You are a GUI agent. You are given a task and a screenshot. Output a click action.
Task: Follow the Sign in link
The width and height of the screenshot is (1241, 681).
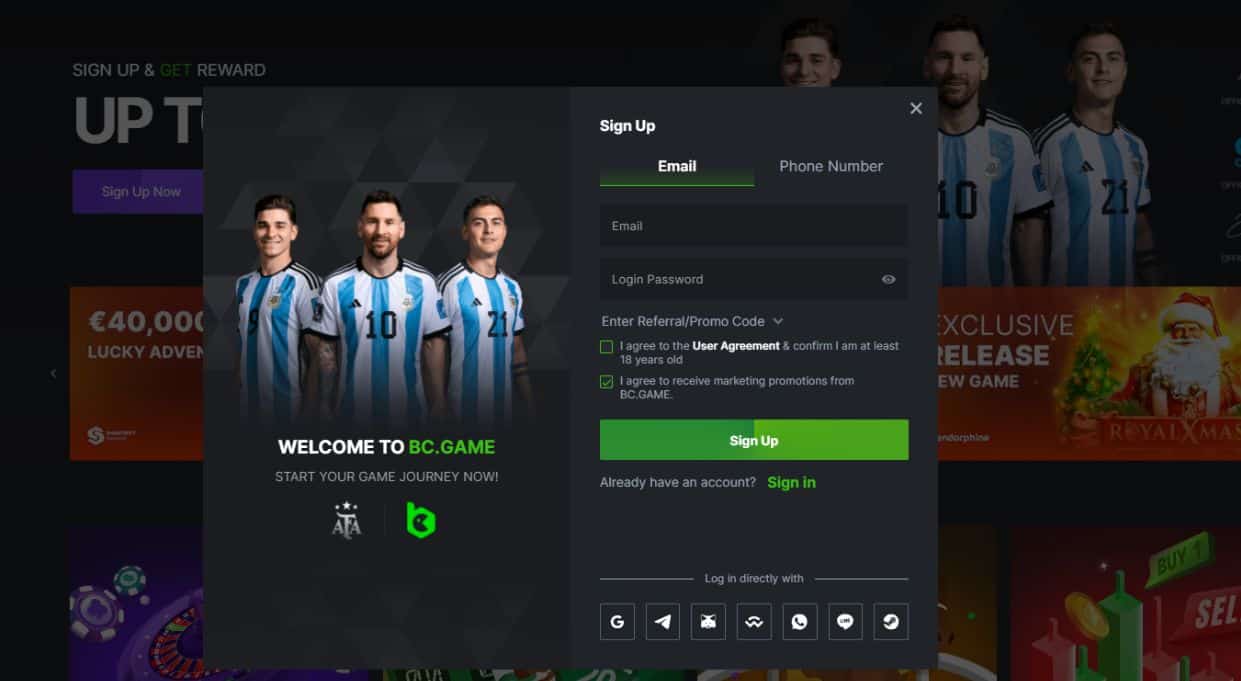[x=791, y=482]
